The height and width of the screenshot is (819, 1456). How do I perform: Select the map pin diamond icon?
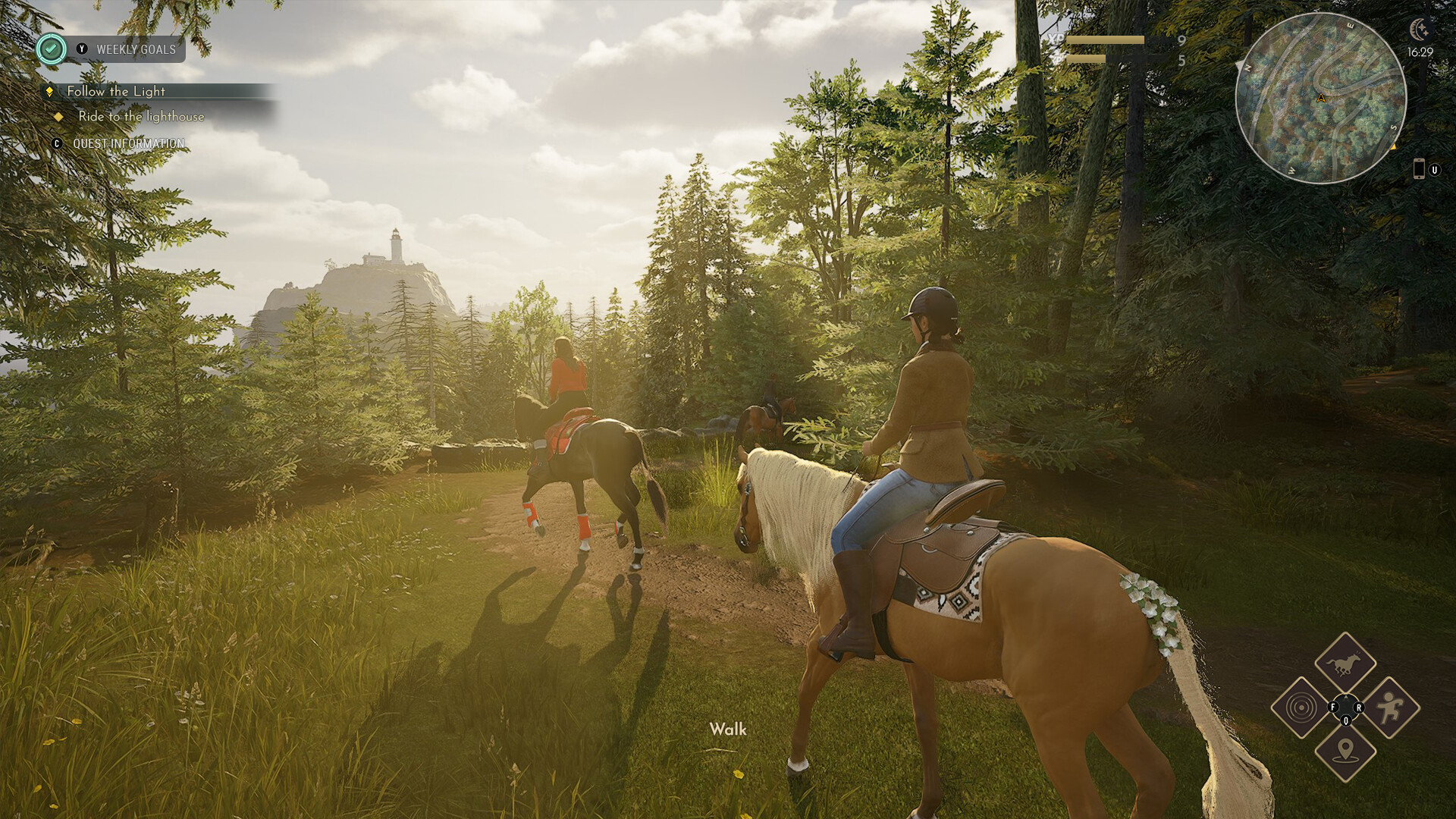pyautogui.click(x=1345, y=752)
